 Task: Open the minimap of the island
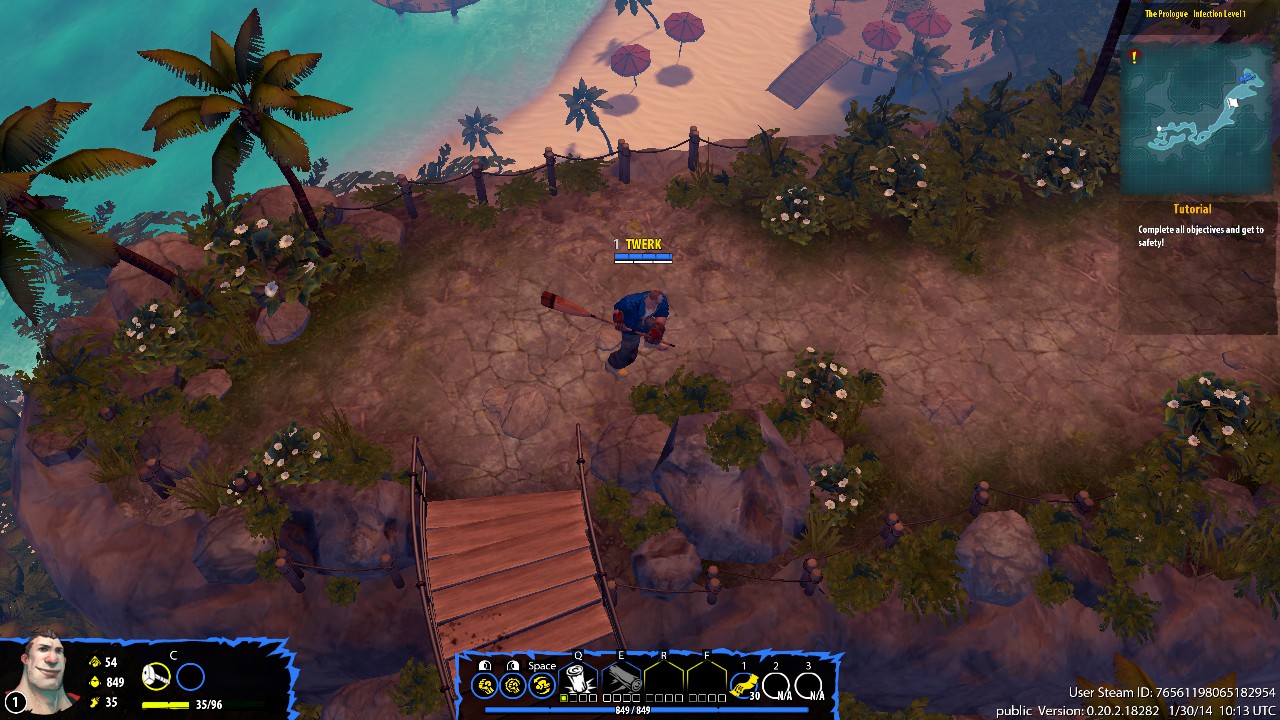pos(1198,120)
